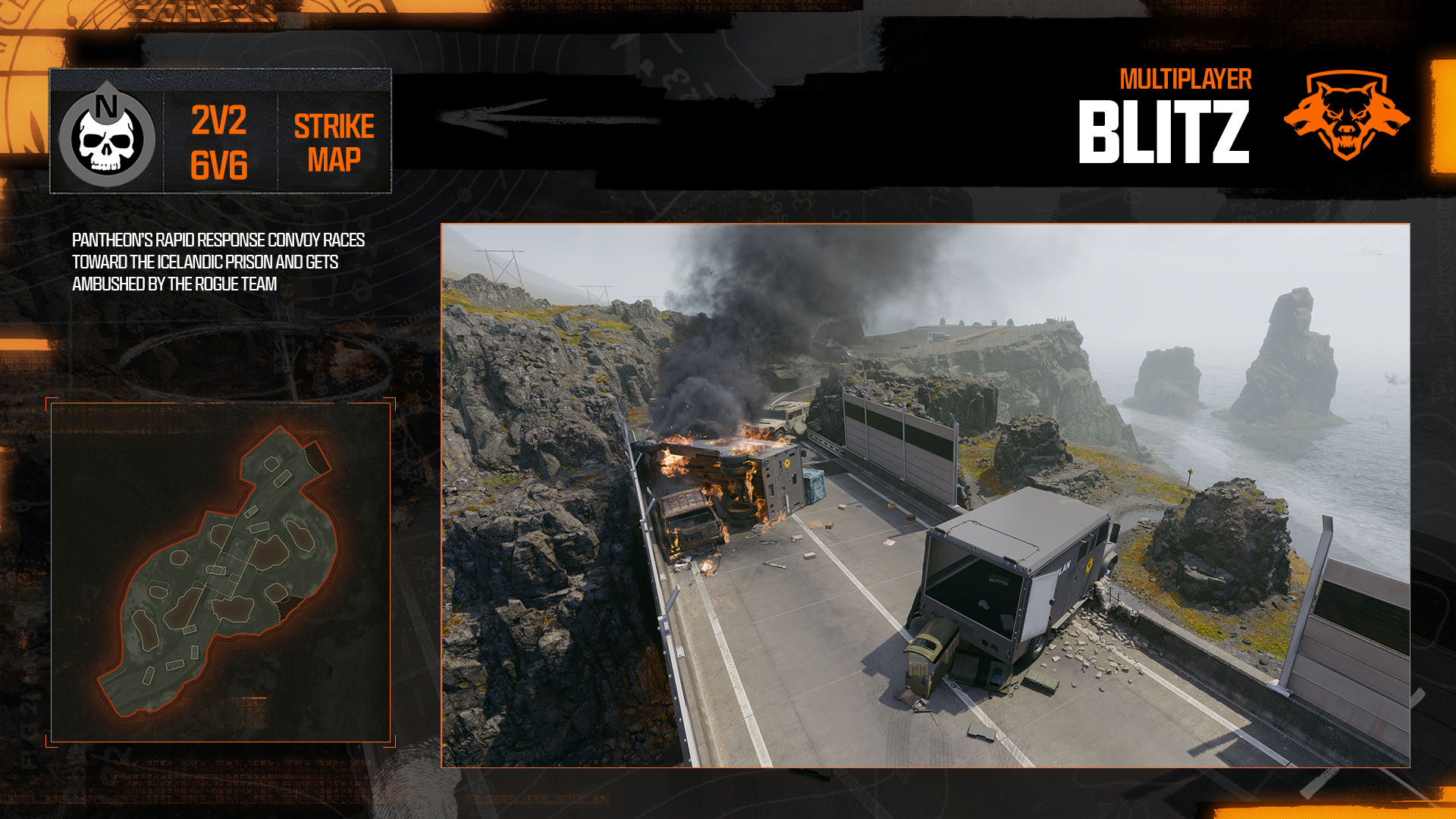Click the skull north compass icon
1456x819 pixels.
point(107,134)
